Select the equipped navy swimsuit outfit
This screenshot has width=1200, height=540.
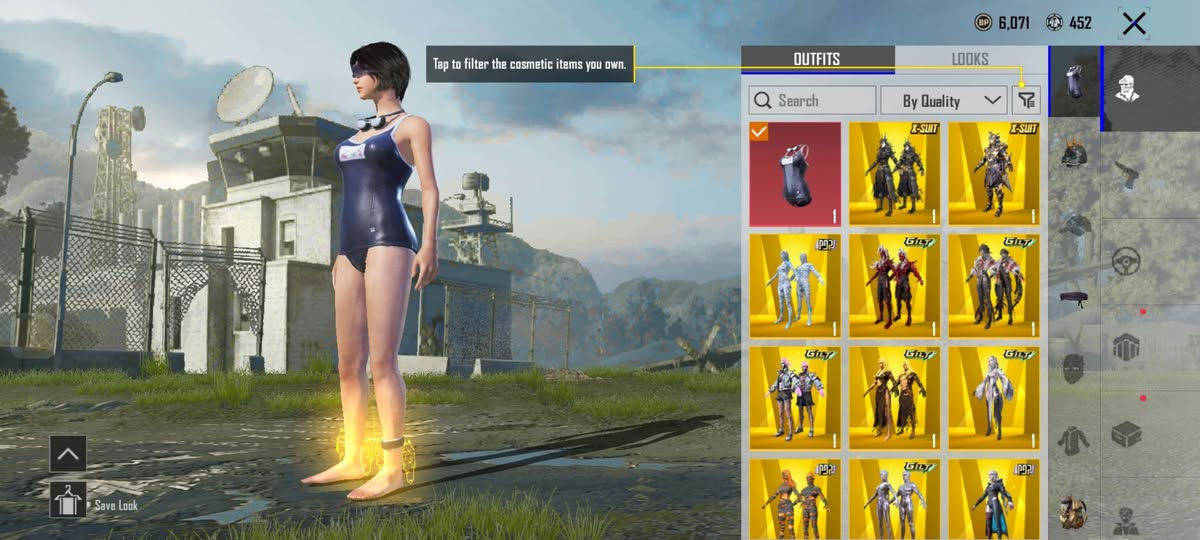coord(795,173)
